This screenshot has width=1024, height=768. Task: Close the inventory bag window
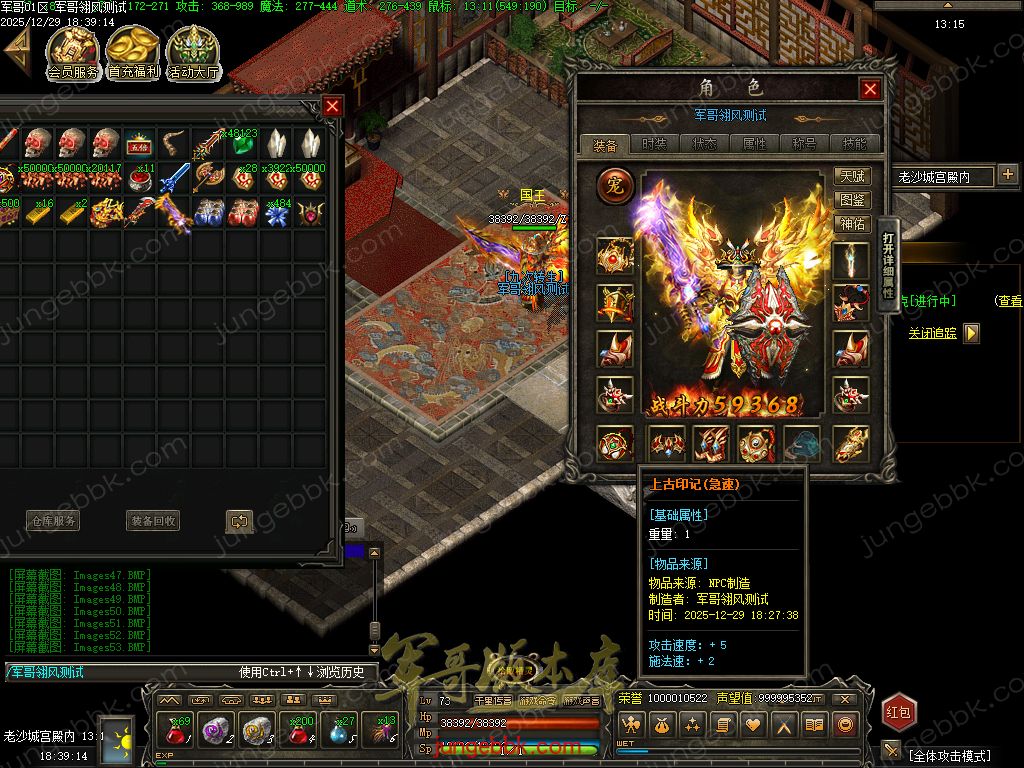pos(333,106)
